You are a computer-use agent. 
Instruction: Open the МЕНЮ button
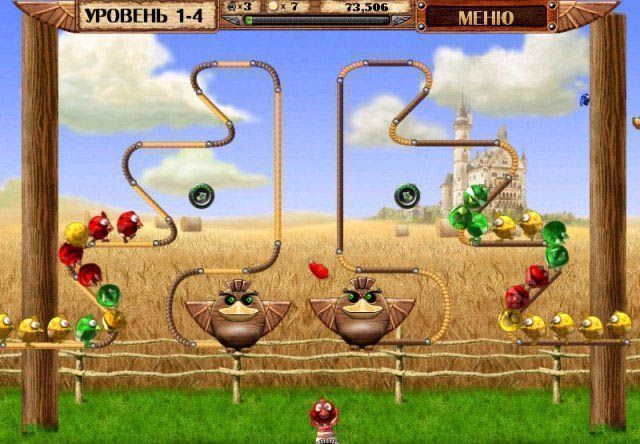(x=485, y=17)
